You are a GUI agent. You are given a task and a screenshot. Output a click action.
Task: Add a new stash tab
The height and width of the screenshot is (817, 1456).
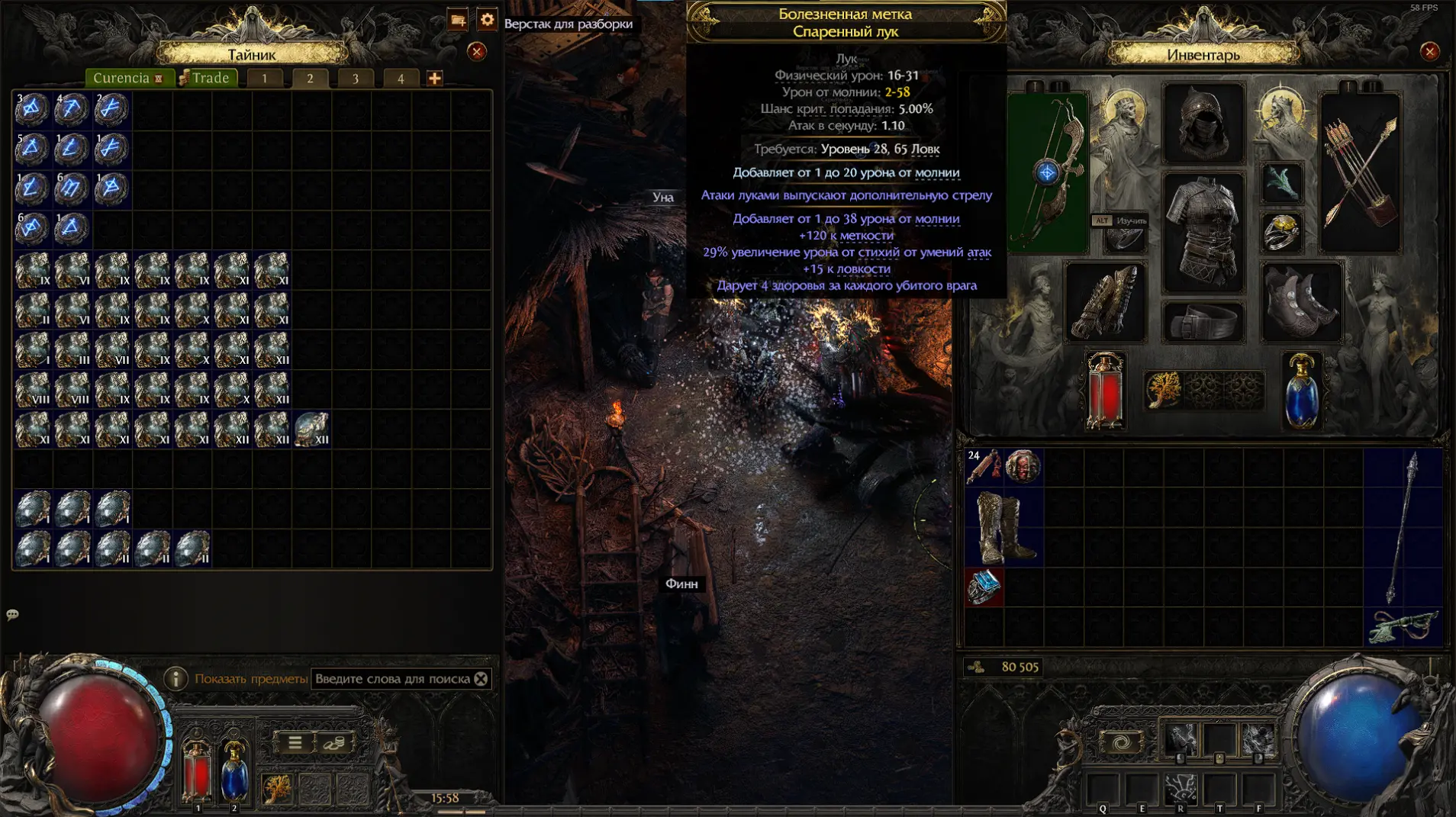[434, 78]
